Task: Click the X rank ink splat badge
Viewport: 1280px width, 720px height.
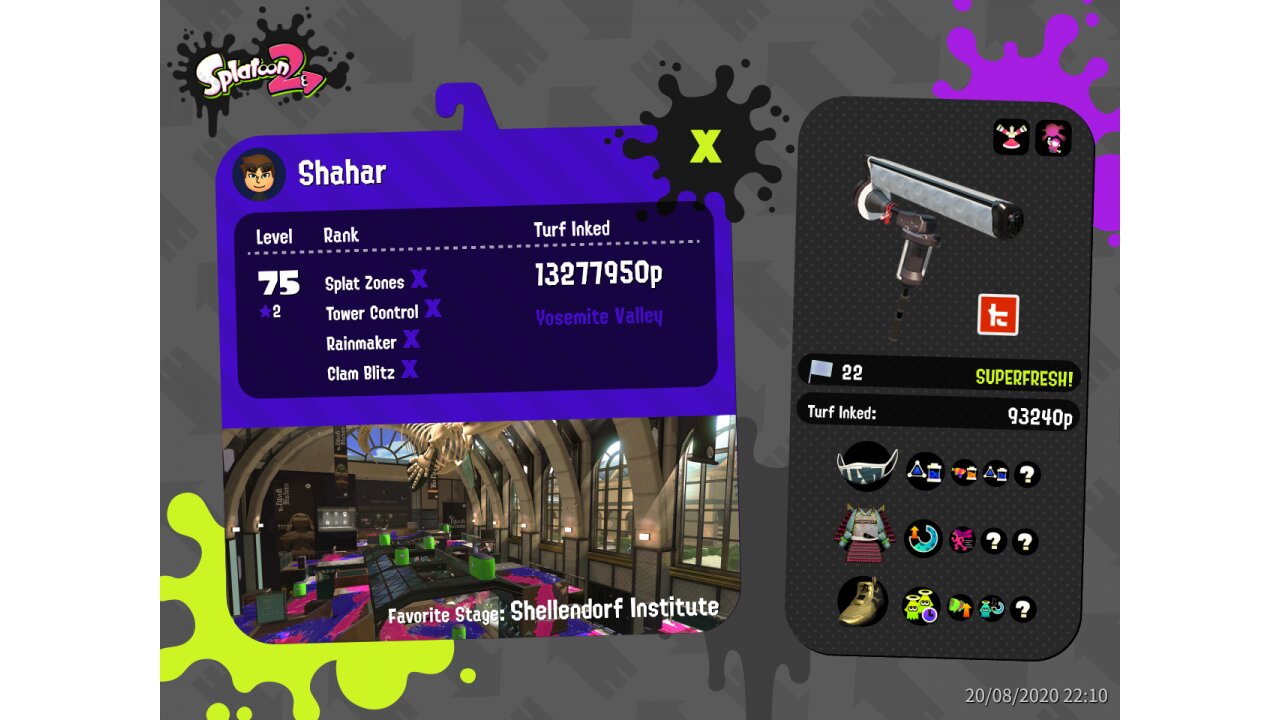Action: (705, 145)
